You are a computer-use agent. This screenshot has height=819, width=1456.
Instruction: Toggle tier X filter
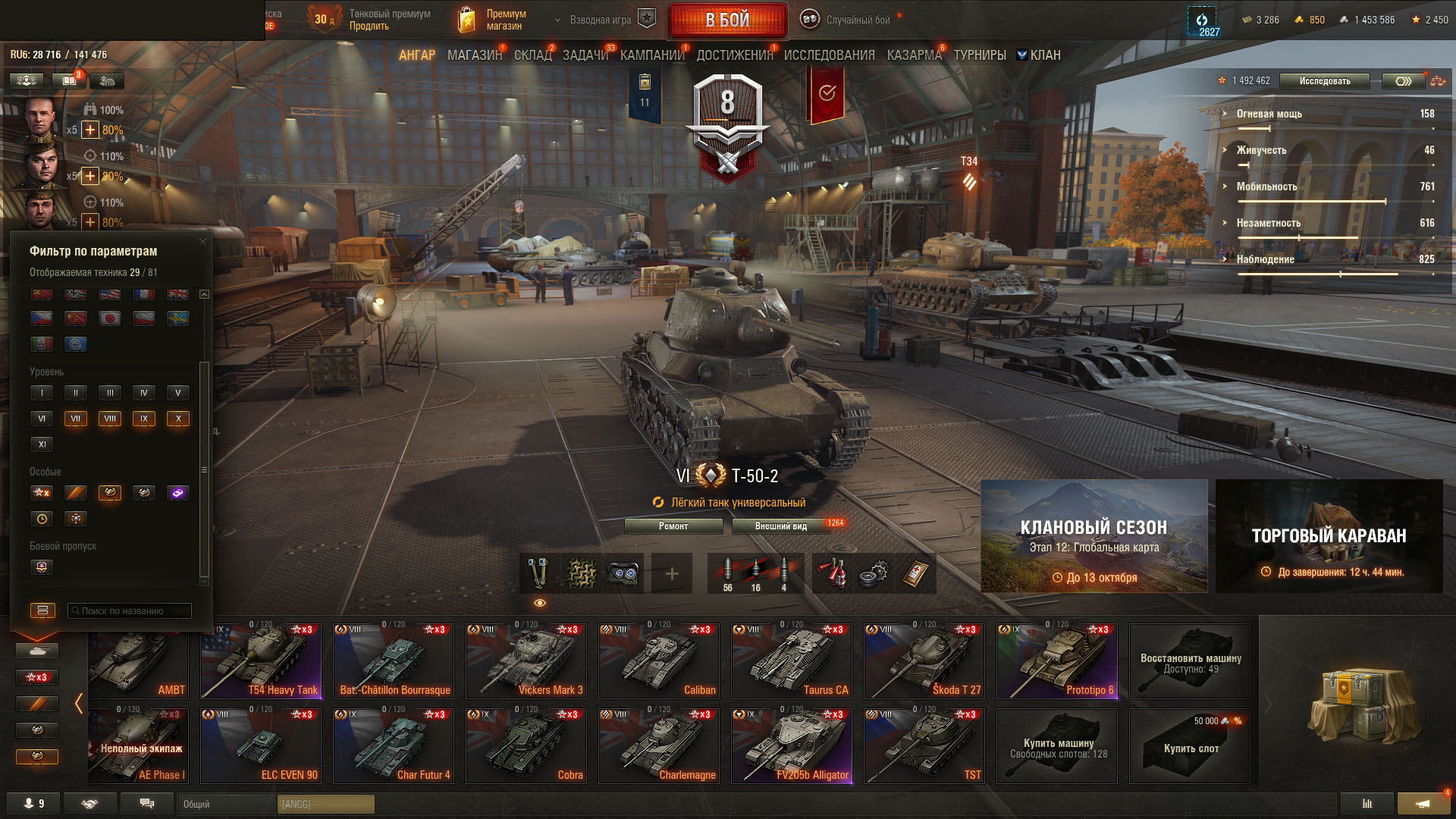click(x=178, y=419)
